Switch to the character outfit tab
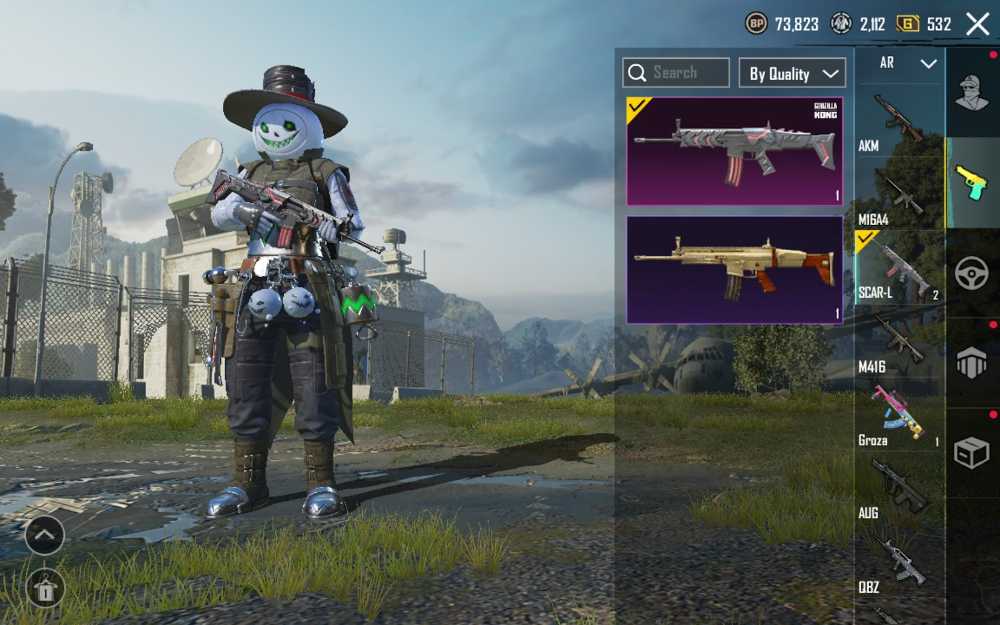Viewport: 1000px width, 625px height. [x=971, y=93]
